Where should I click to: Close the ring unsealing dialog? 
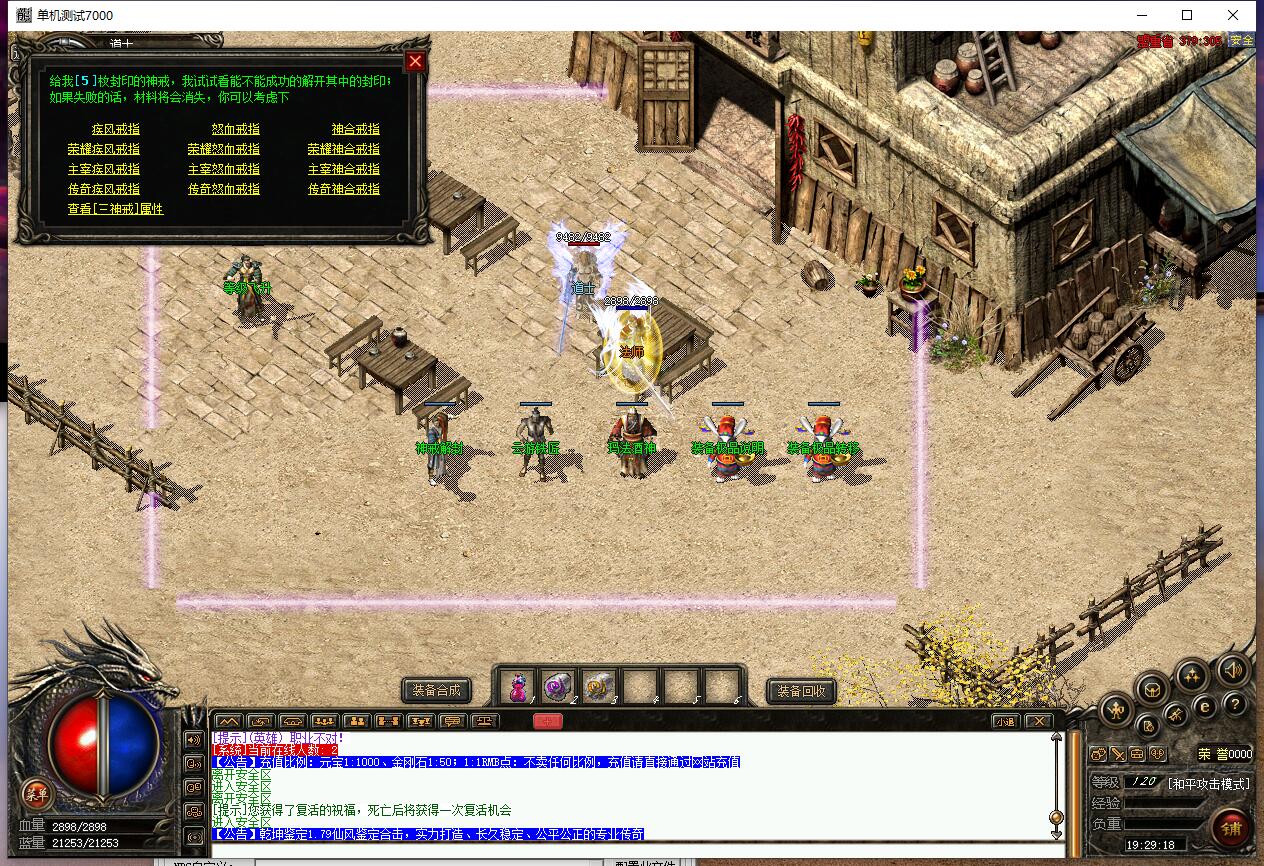point(415,61)
